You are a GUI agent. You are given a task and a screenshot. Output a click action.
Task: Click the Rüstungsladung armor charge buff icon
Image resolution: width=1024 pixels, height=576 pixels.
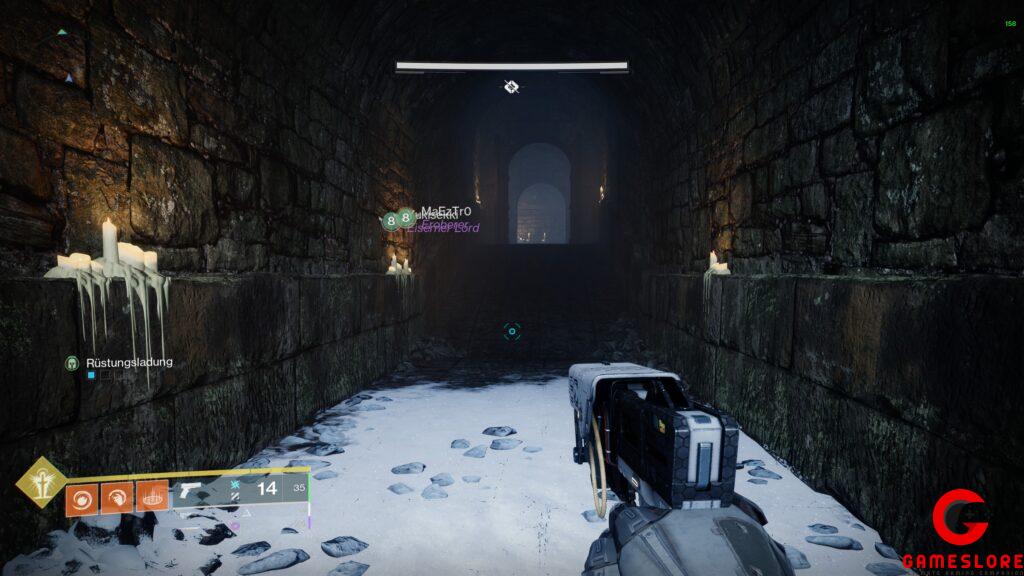click(x=72, y=362)
